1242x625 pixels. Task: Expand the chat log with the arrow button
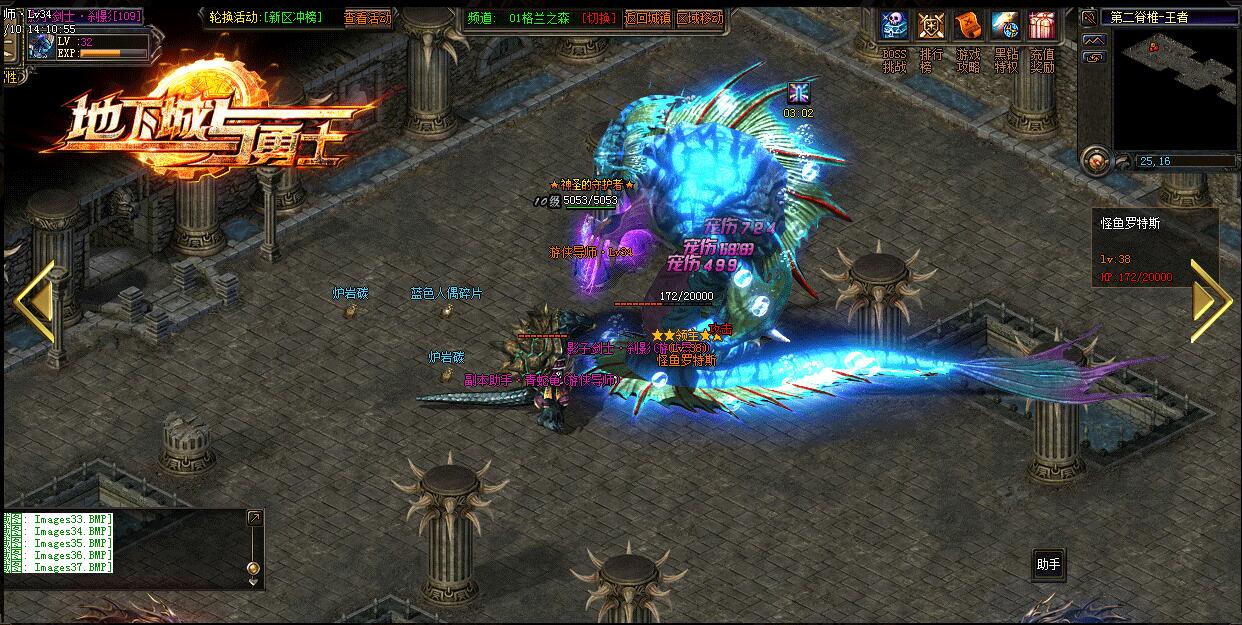click(254, 517)
